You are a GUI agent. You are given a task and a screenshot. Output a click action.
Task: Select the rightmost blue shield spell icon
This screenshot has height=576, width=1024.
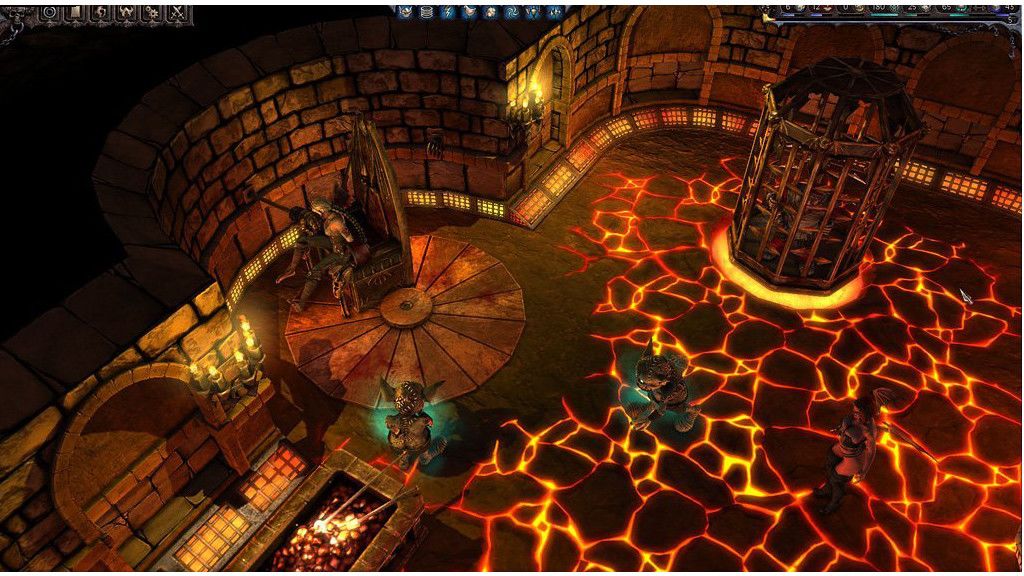(554, 12)
